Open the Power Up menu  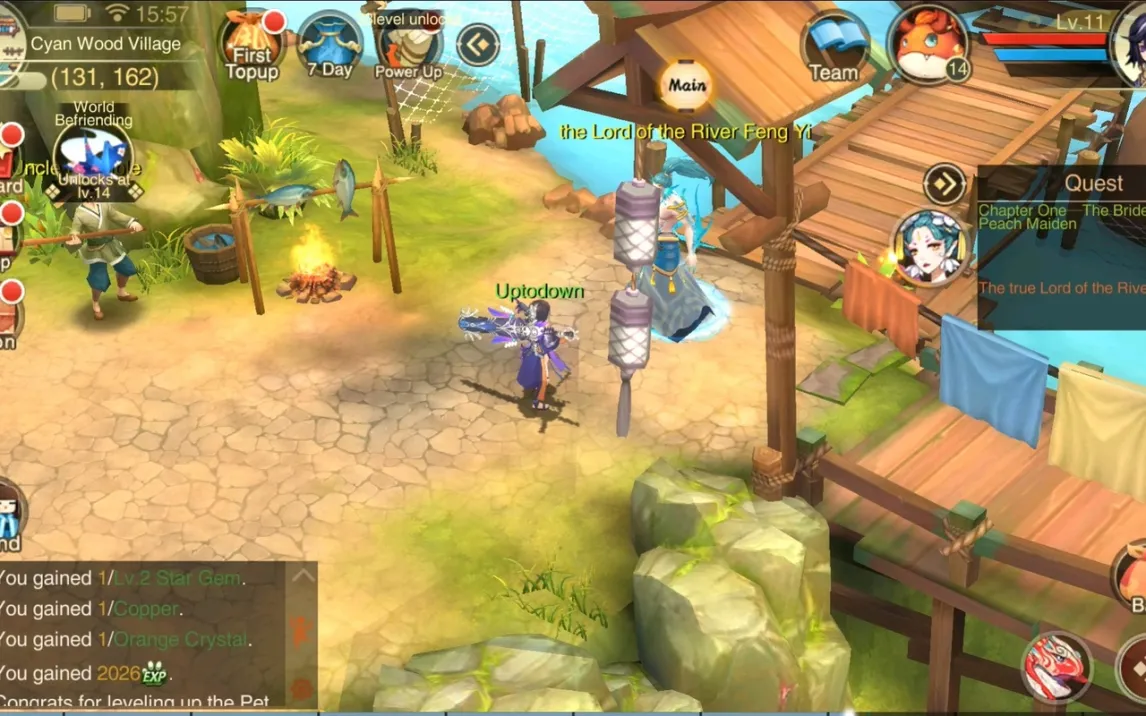coord(408,44)
